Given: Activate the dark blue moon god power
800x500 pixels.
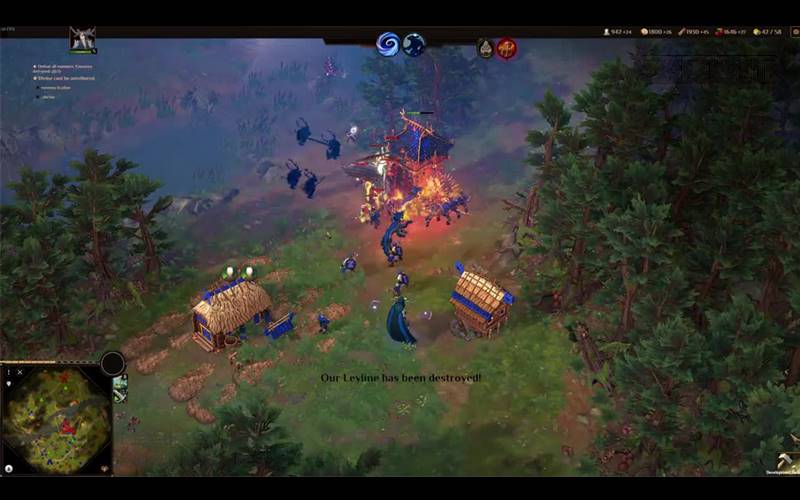Looking at the screenshot, I should 414,44.
